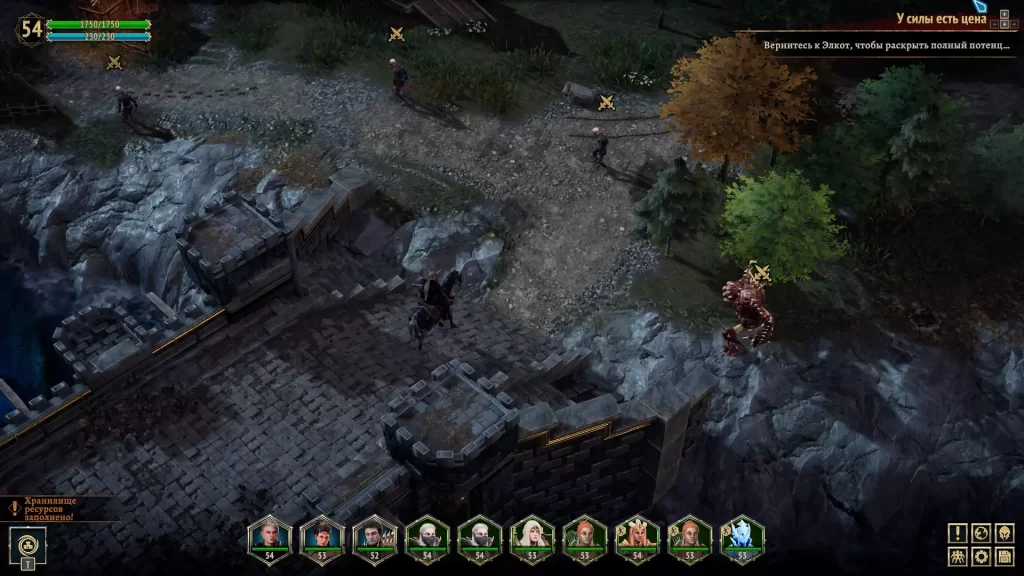Image resolution: width=1024 pixels, height=576 pixels.
Task: Select the level 52 companion portrait
Action: 374,537
